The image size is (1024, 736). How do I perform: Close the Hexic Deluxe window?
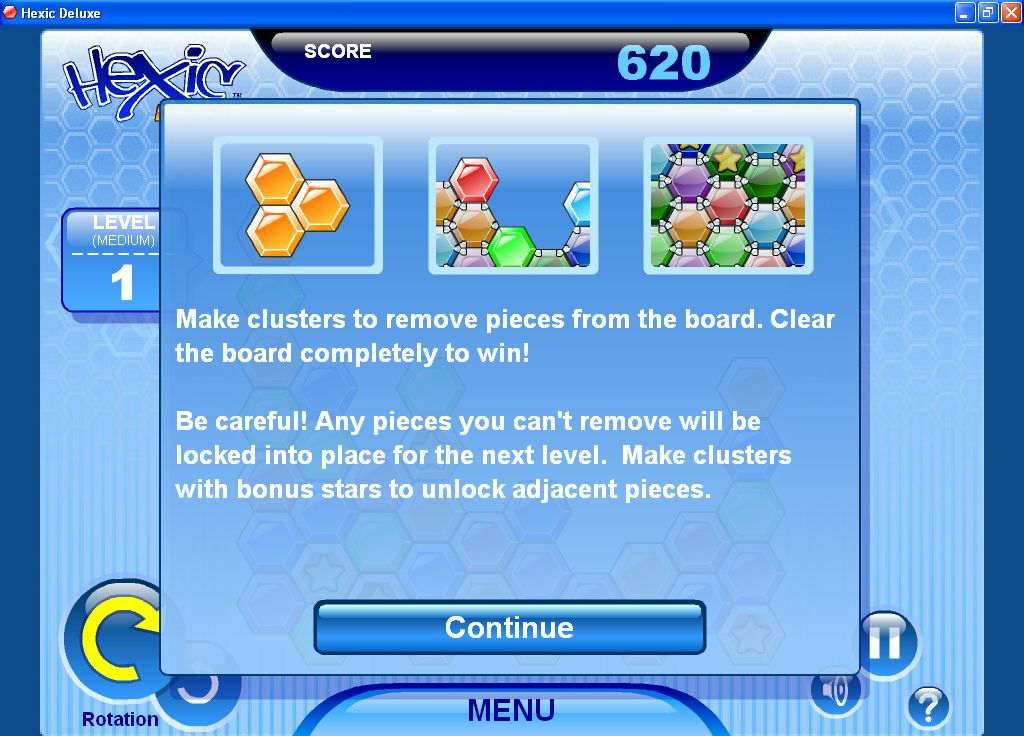coord(1010,13)
